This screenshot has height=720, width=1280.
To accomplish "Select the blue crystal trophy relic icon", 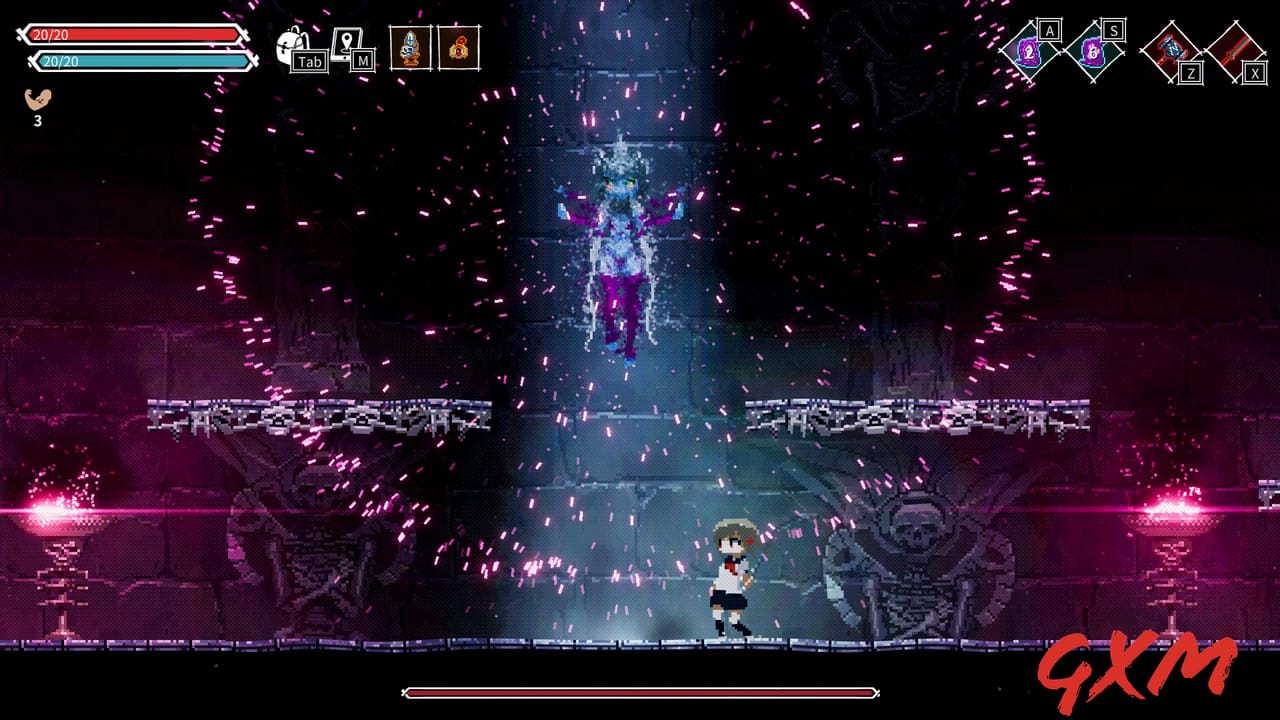I will [x=410, y=46].
